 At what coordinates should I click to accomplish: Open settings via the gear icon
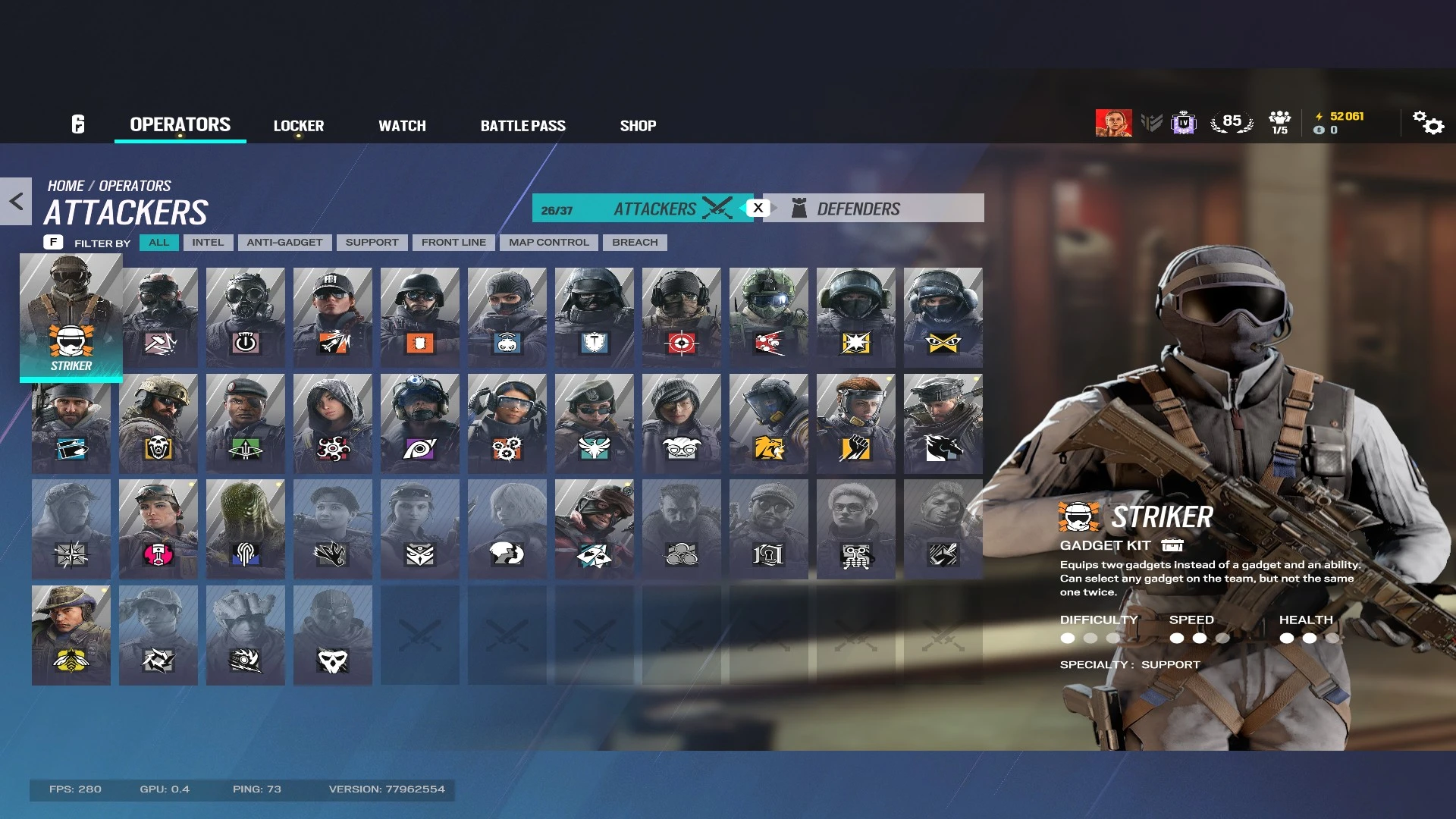[1429, 124]
